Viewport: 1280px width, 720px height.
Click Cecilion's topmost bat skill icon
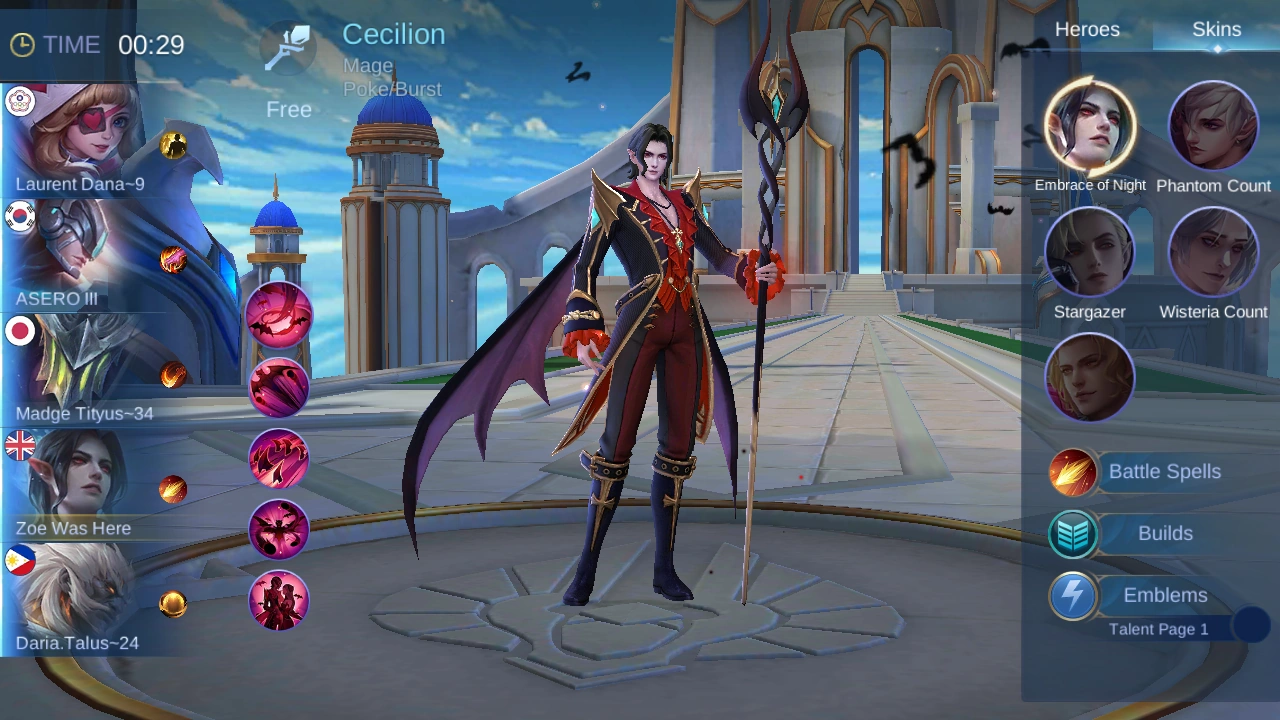tap(279, 316)
